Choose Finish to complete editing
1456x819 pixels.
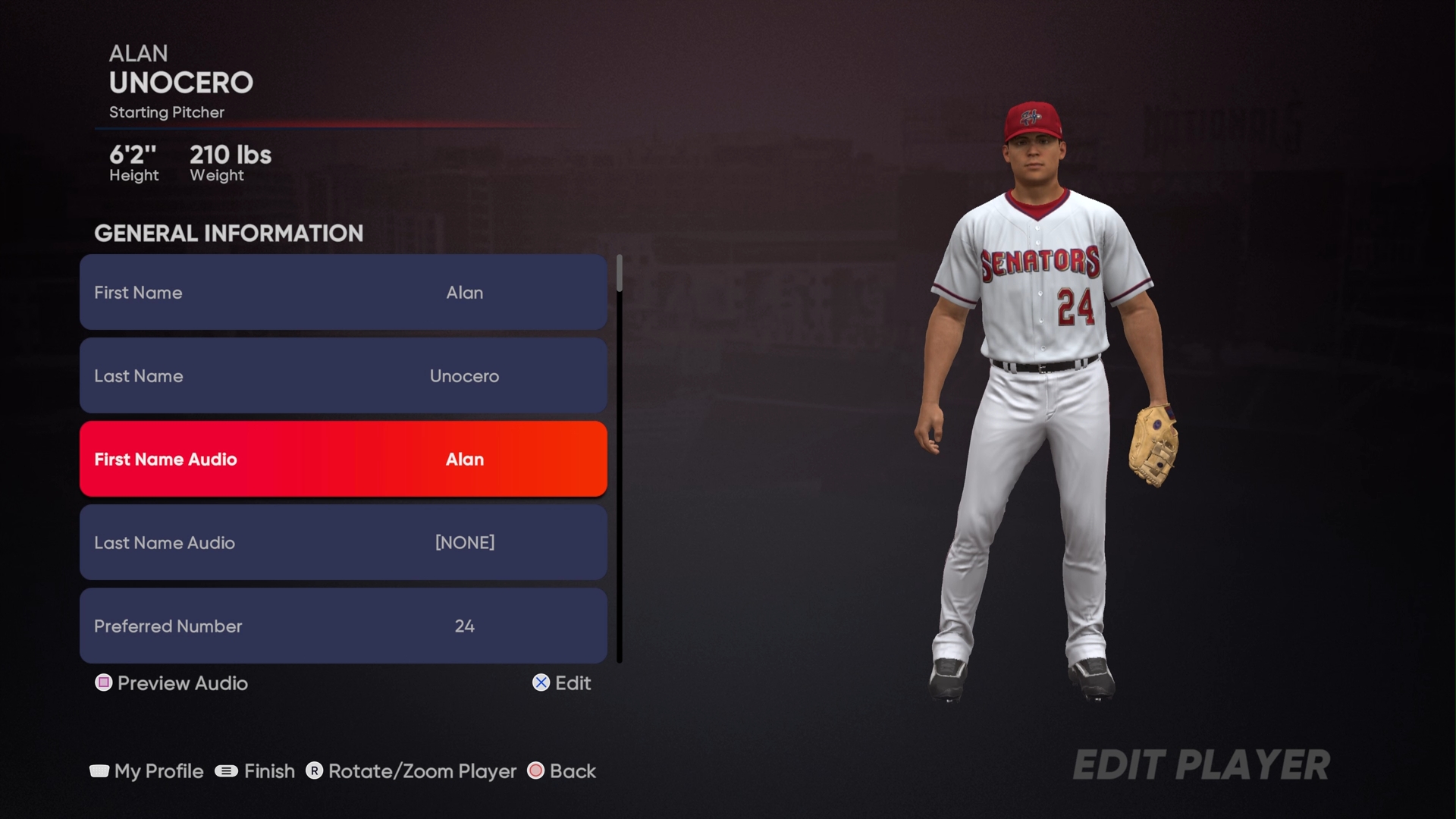tap(256, 771)
